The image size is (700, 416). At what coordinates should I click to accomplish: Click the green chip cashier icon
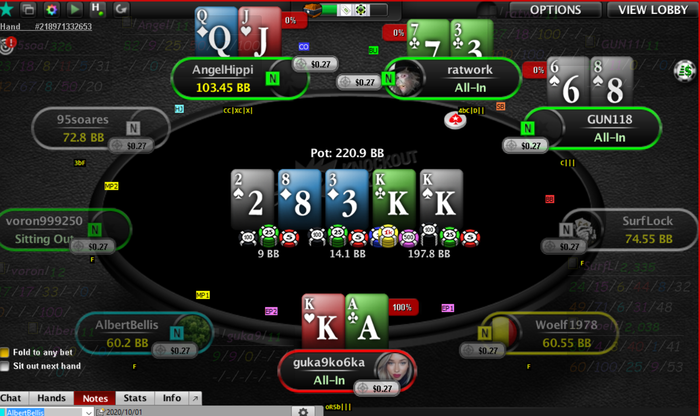pyautogui.click(x=685, y=70)
